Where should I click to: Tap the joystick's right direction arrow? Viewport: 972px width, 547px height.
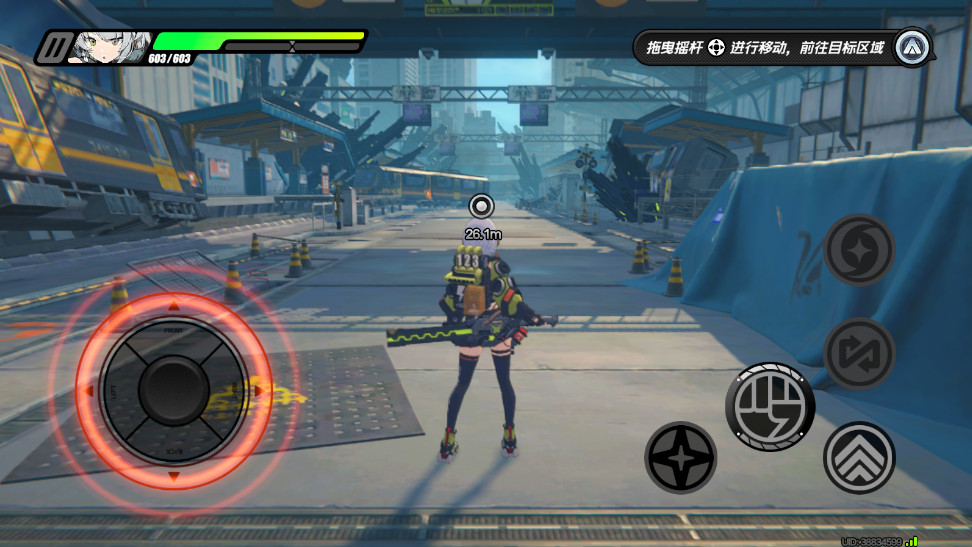tap(259, 391)
